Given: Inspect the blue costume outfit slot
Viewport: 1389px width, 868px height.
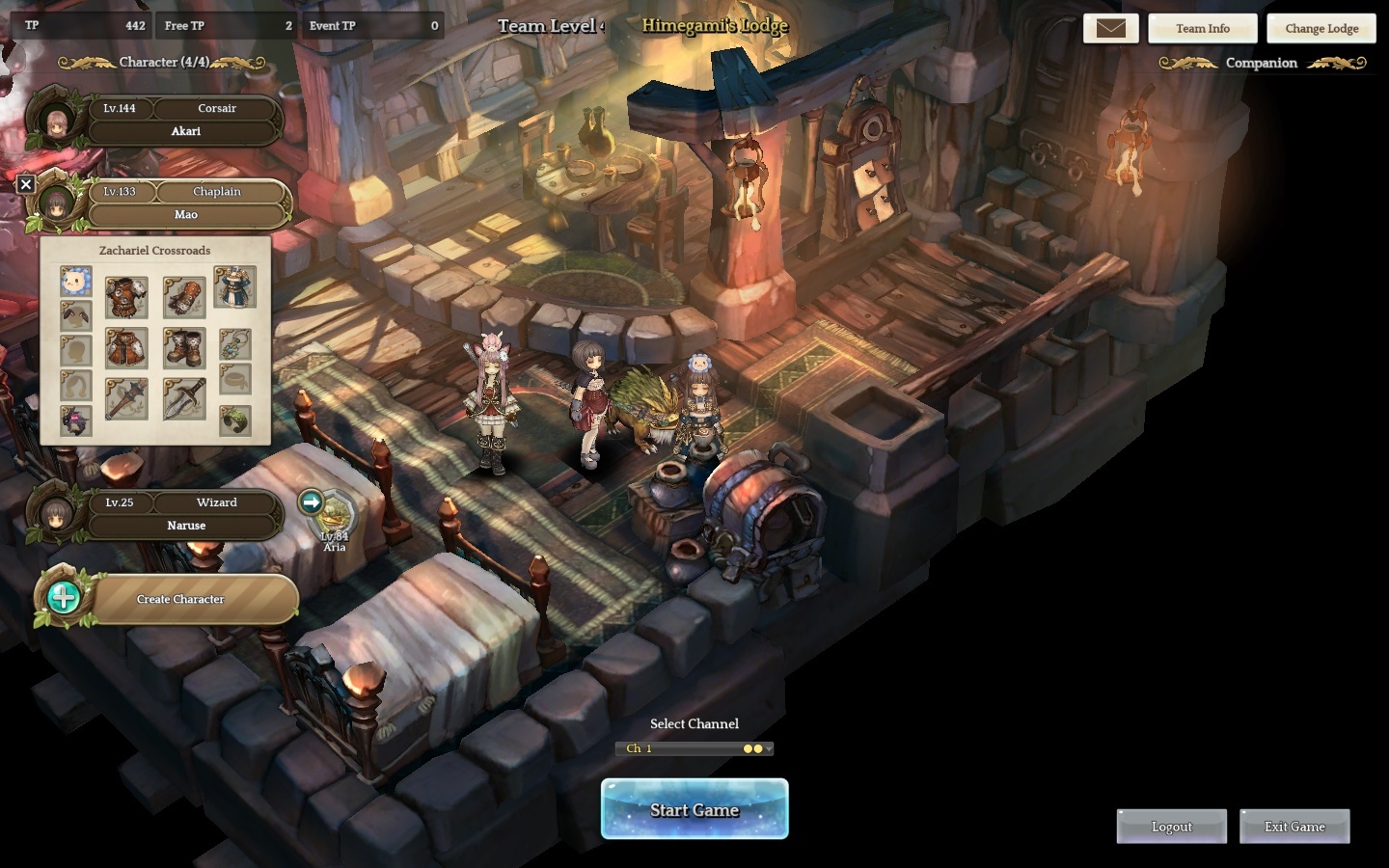Looking at the screenshot, I should pos(234,286).
